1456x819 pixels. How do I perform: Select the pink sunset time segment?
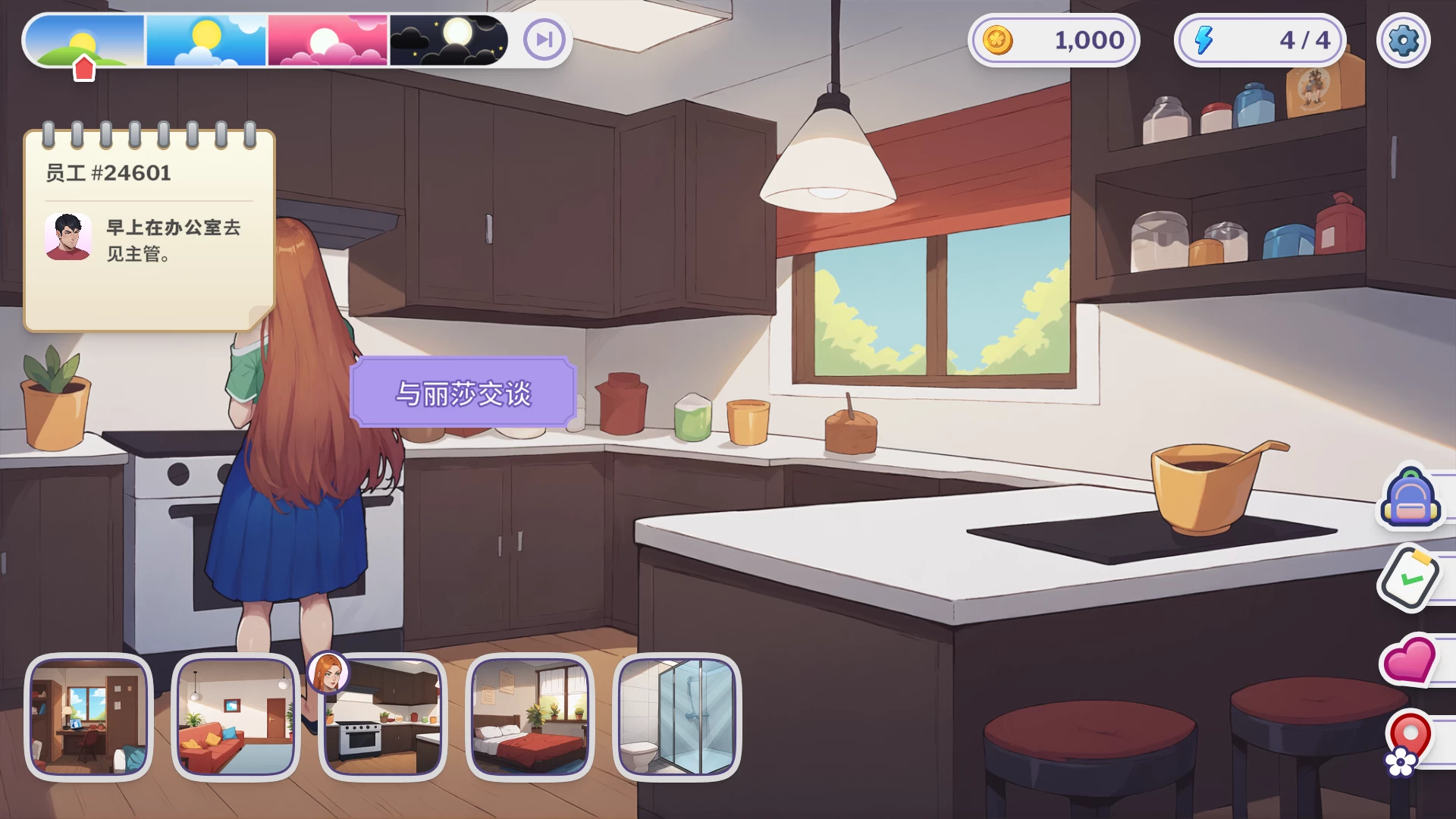[328, 40]
